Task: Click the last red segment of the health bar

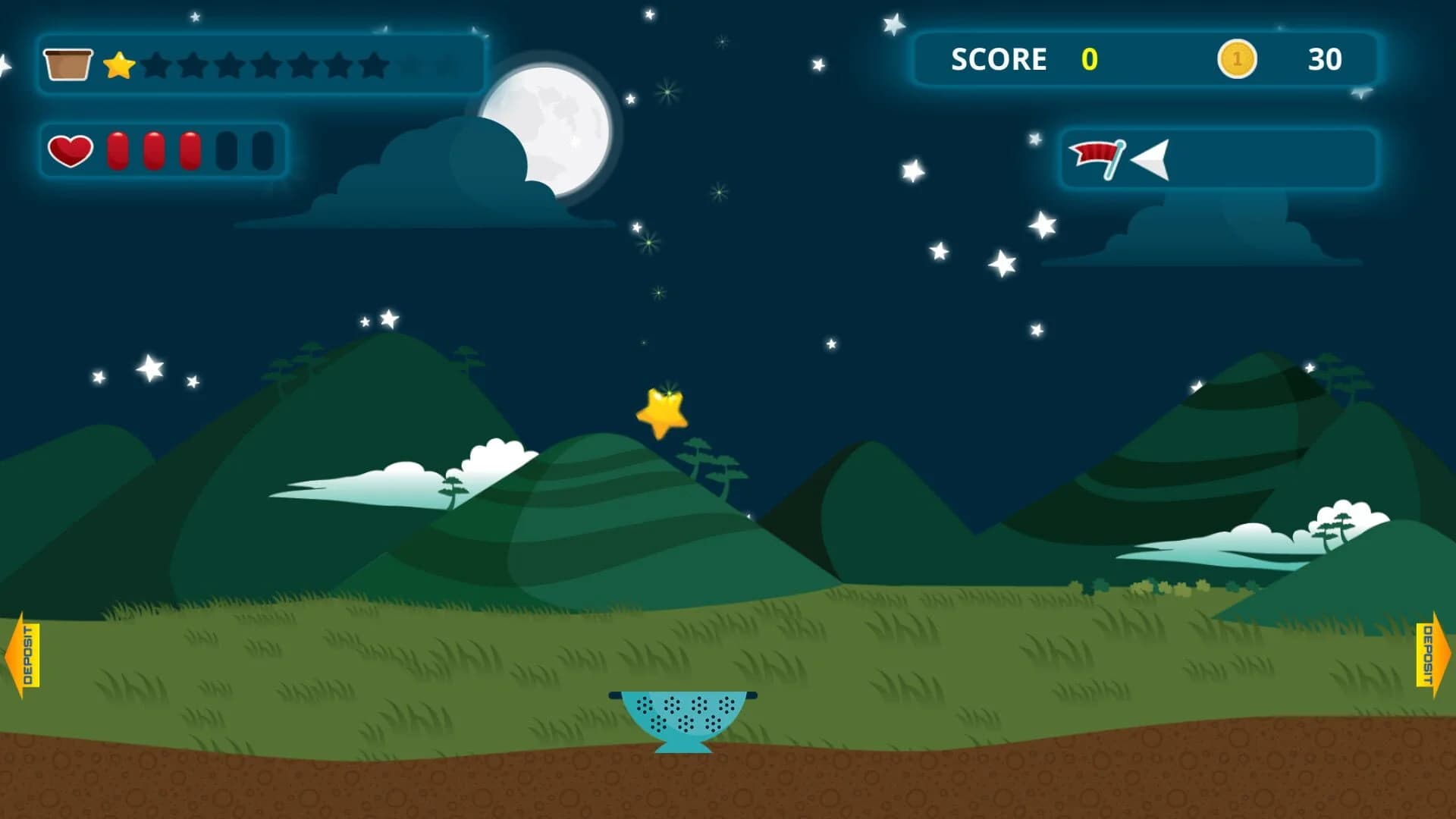Action: 192,151
